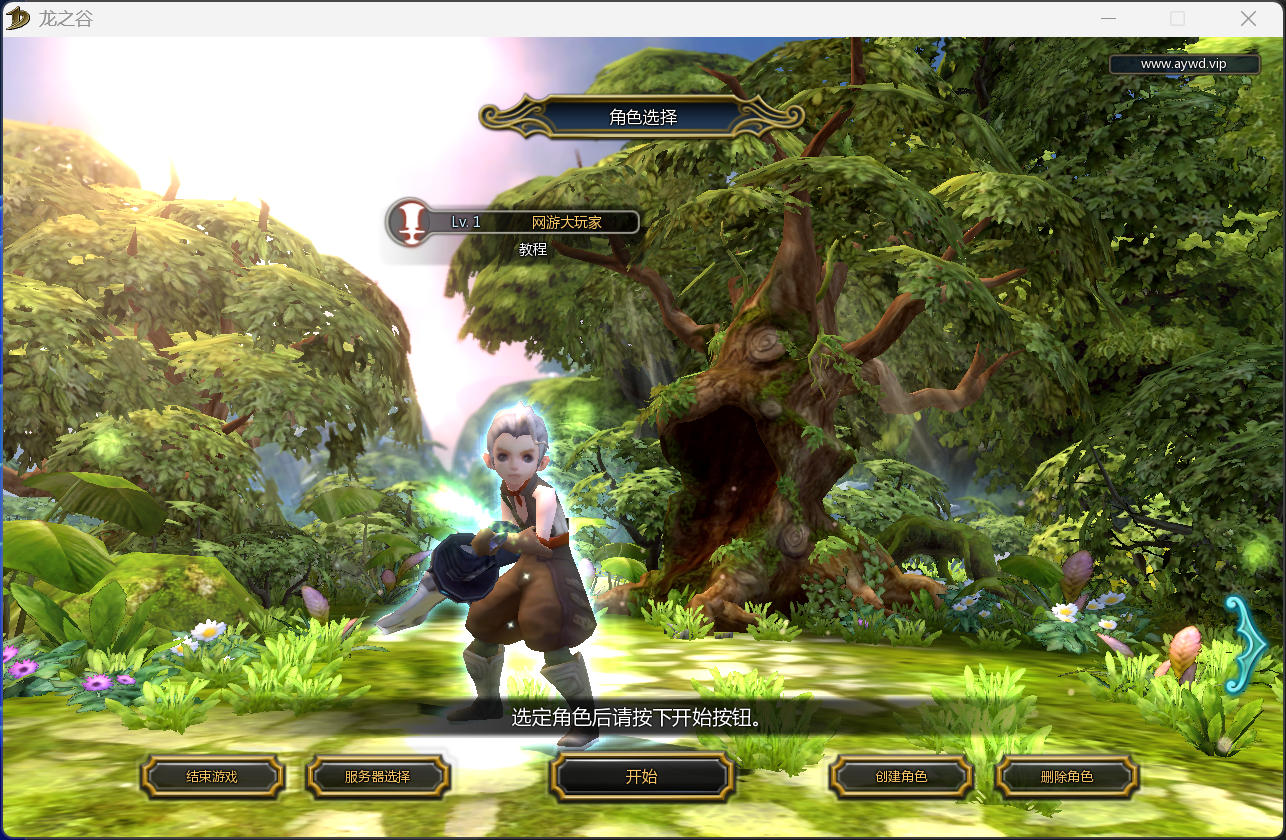The width and height of the screenshot is (1286, 840).
Task: Choose 结束游戏 to quit the game
Action: tap(212, 777)
